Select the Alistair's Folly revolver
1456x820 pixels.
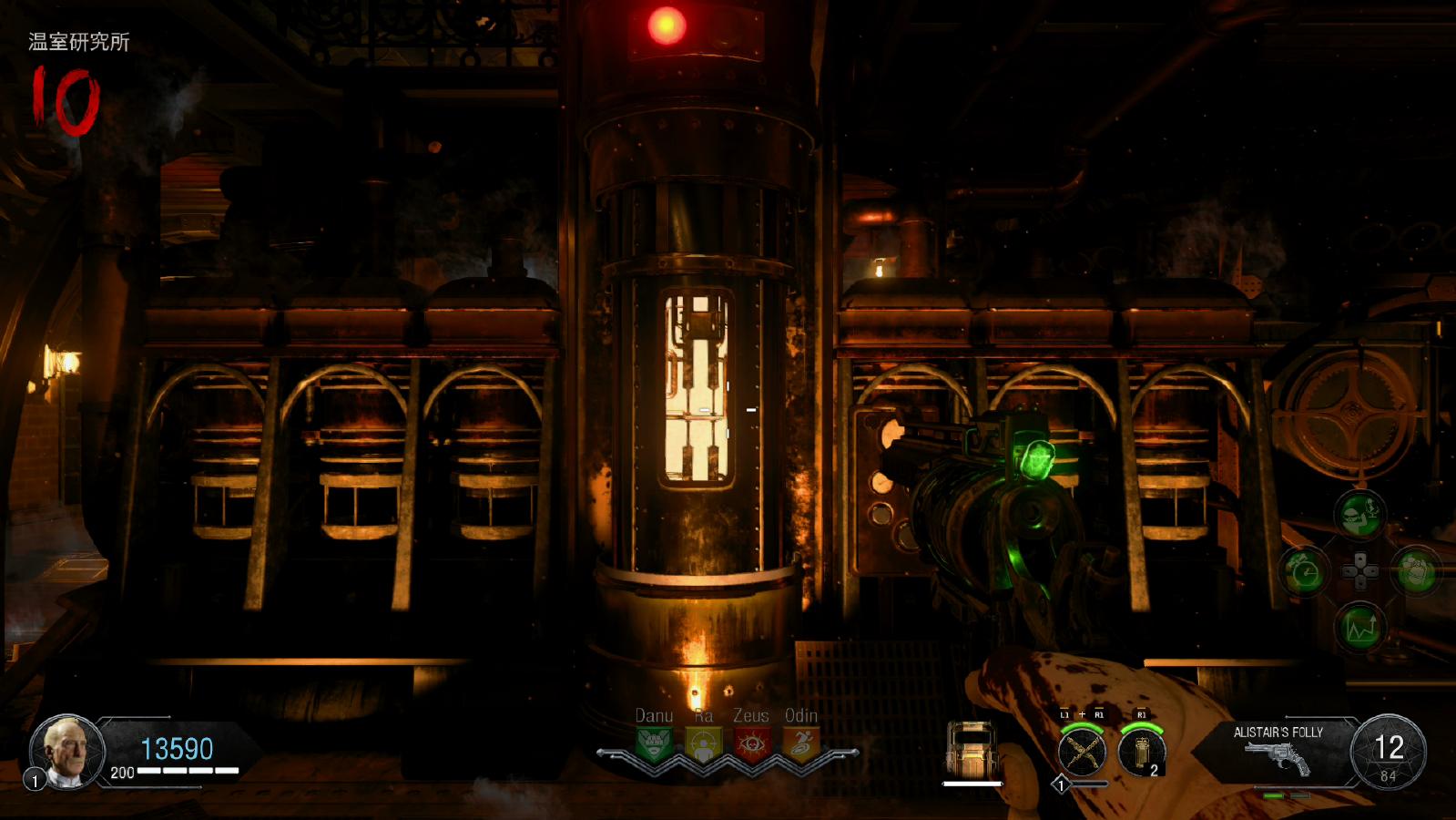click(1278, 756)
